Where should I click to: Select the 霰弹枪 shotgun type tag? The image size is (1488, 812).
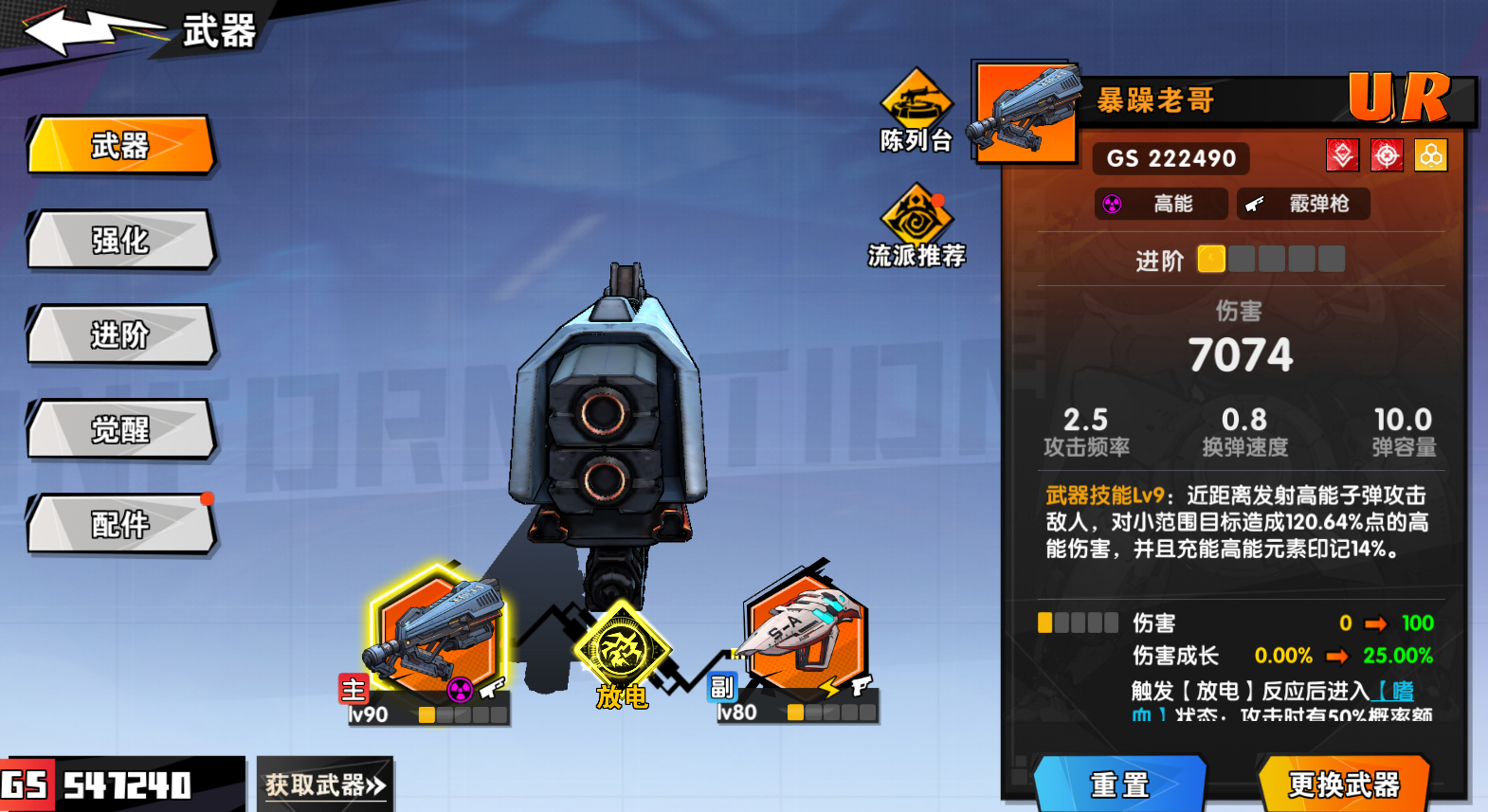pyautogui.click(x=1303, y=203)
